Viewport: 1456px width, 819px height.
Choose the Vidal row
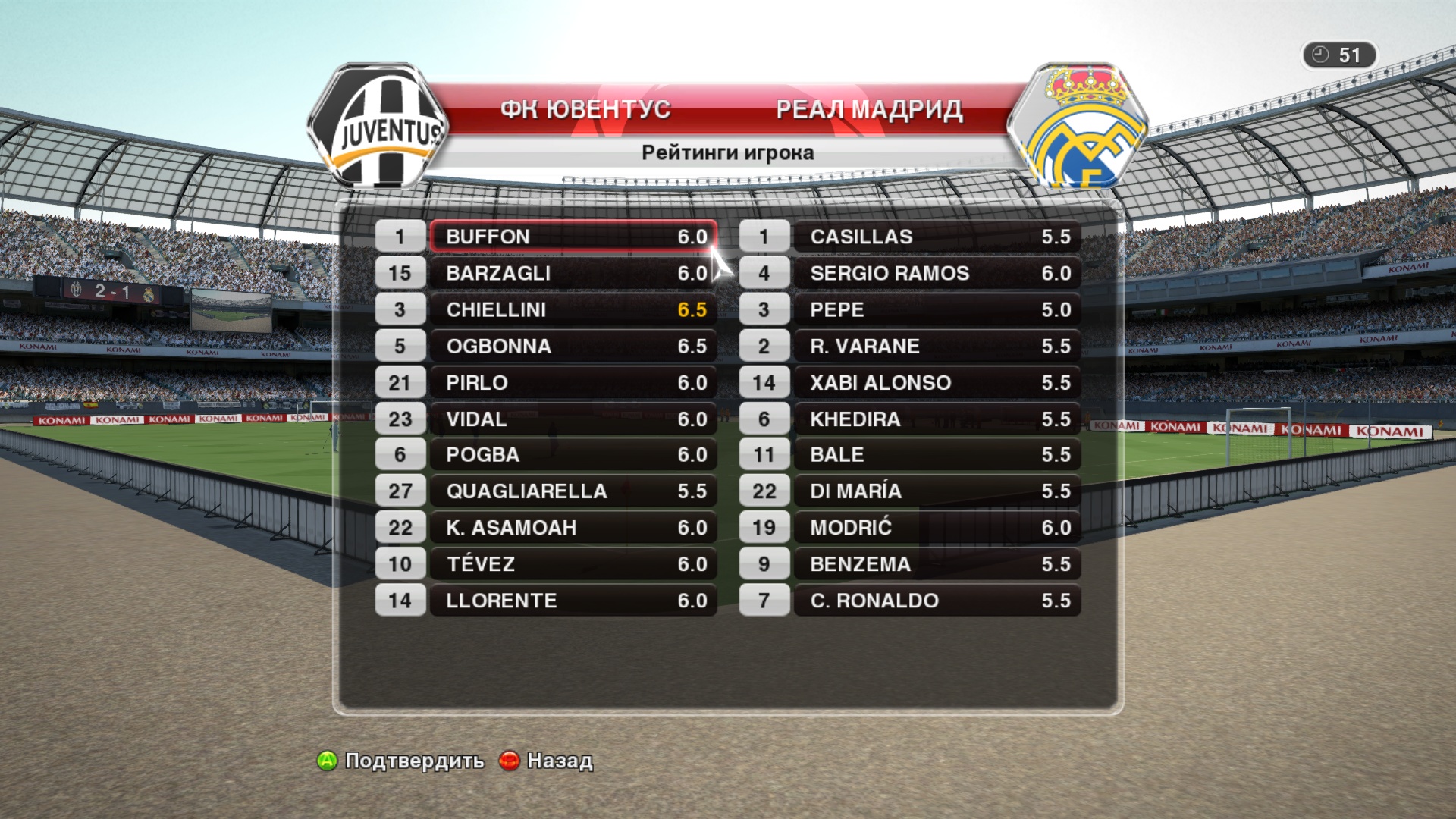point(573,419)
